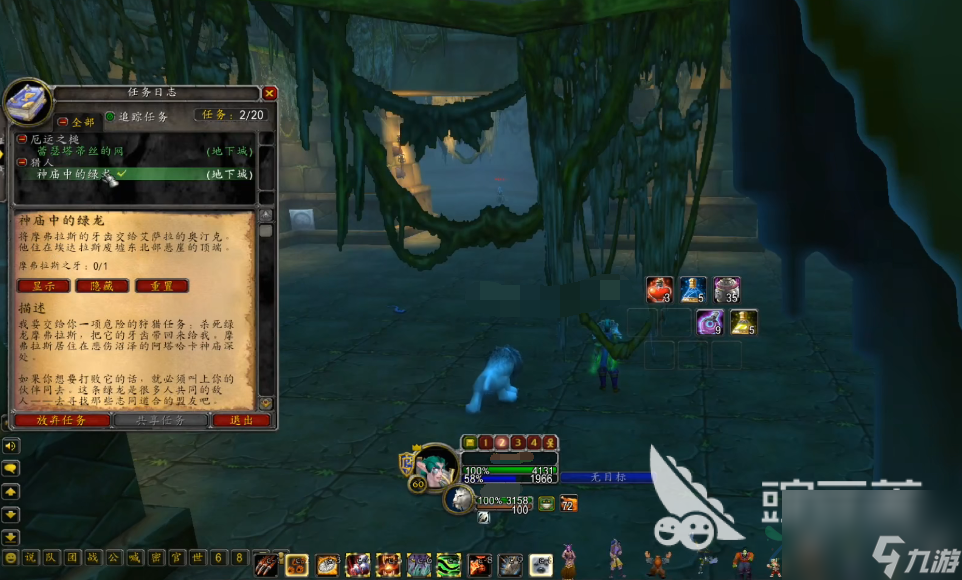Select the player character portrait

(x=436, y=467)
